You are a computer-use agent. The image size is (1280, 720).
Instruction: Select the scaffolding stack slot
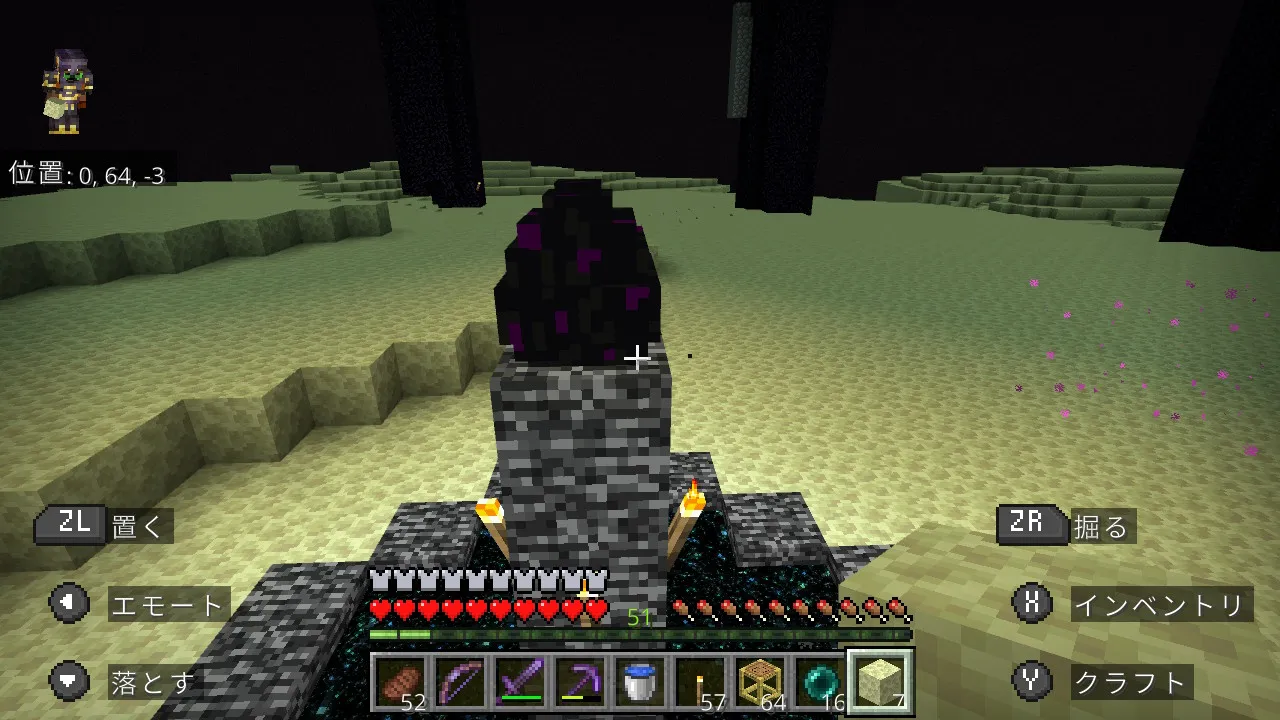pyautogui.click(x=760, y=683)
